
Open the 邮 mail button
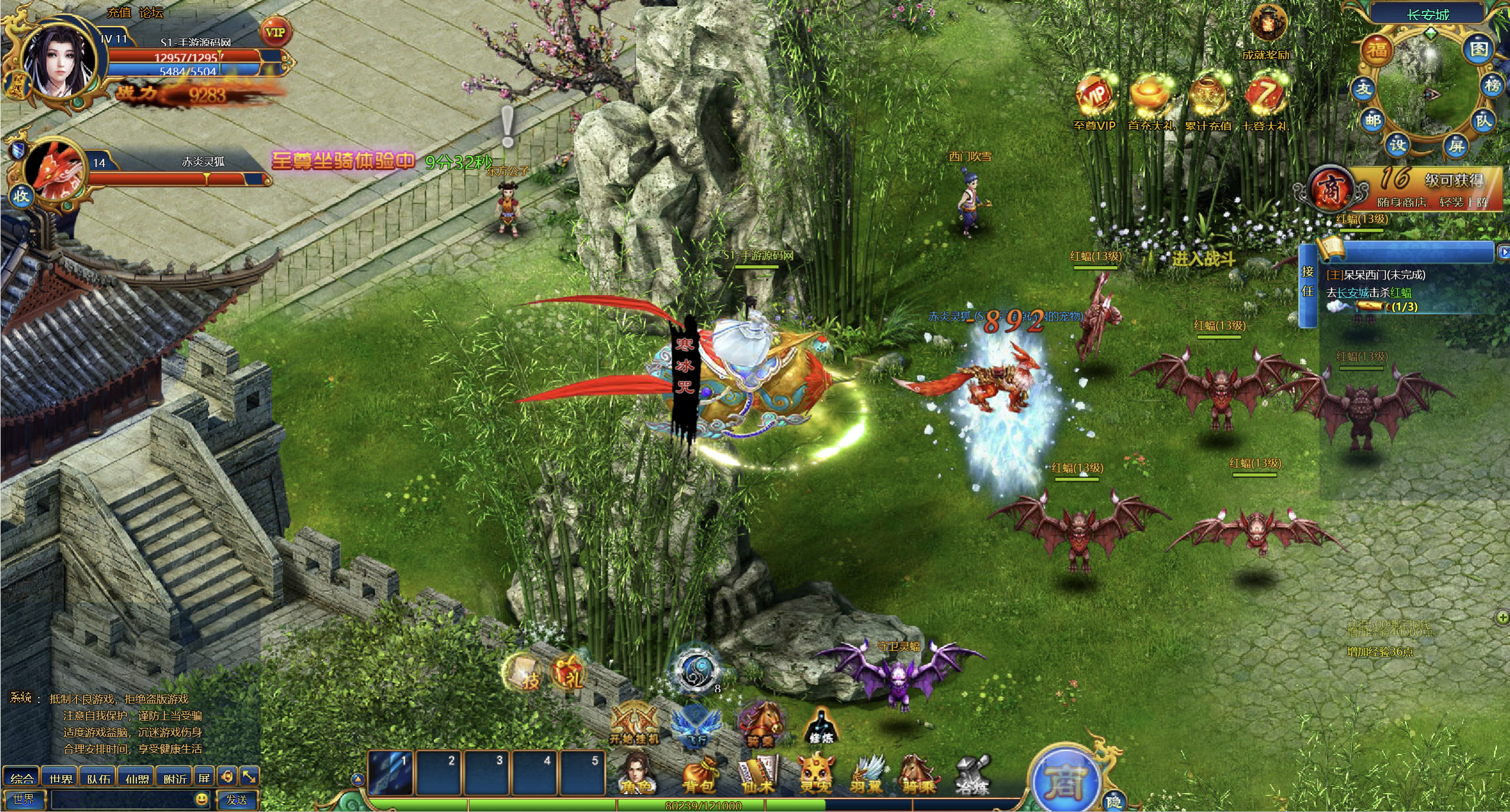click(1373, 121)
